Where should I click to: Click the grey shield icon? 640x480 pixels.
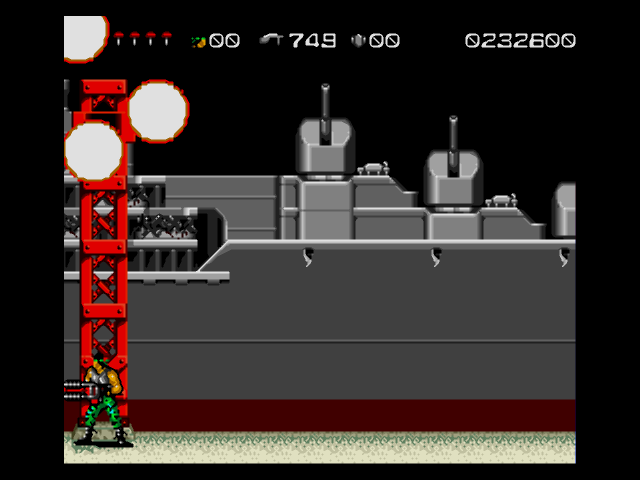(358, 41)
